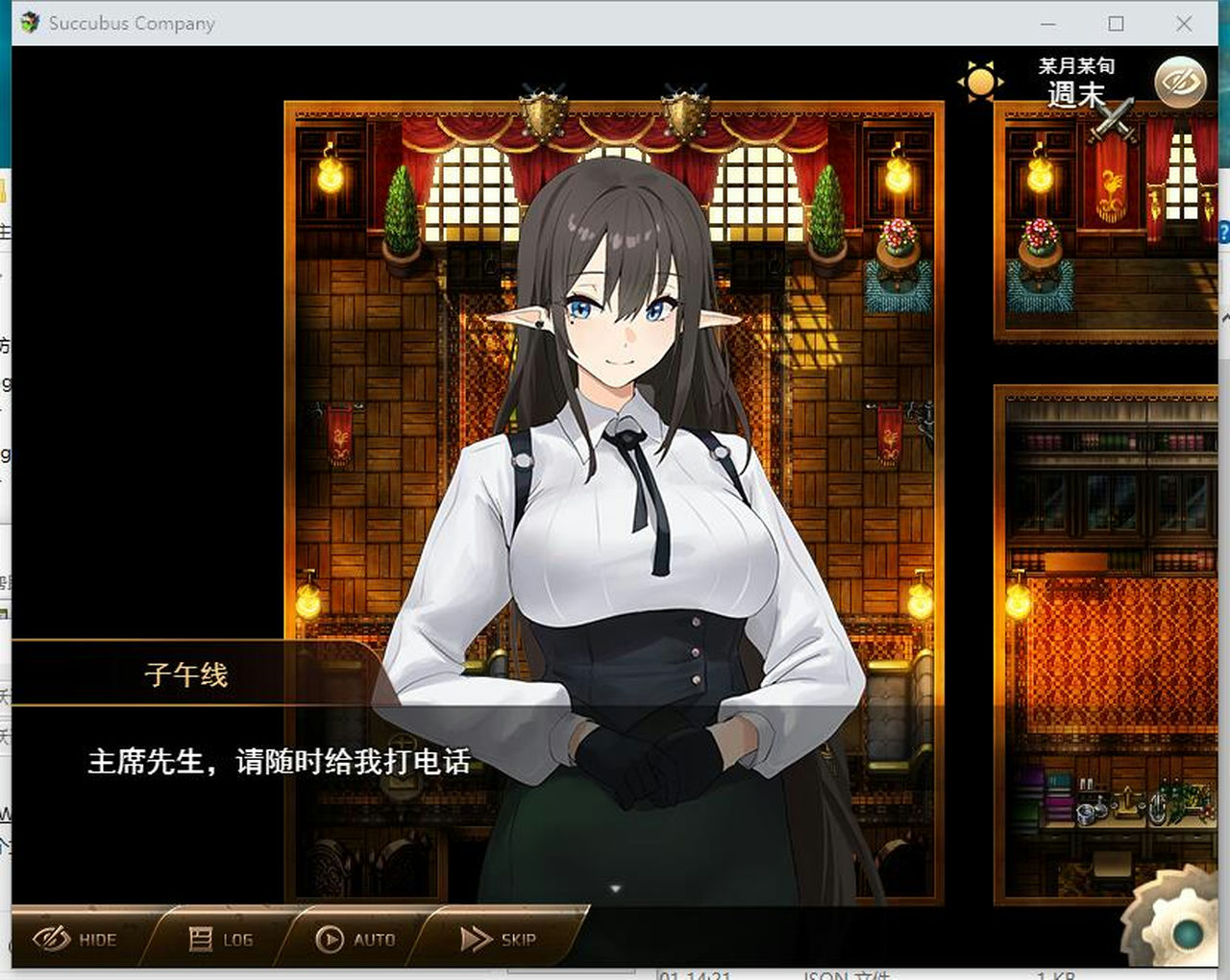The width and height of the screenshot is (1230, 980).
Task: Enable automatic dialogue advance with AUTO
Action: point(360,939)
